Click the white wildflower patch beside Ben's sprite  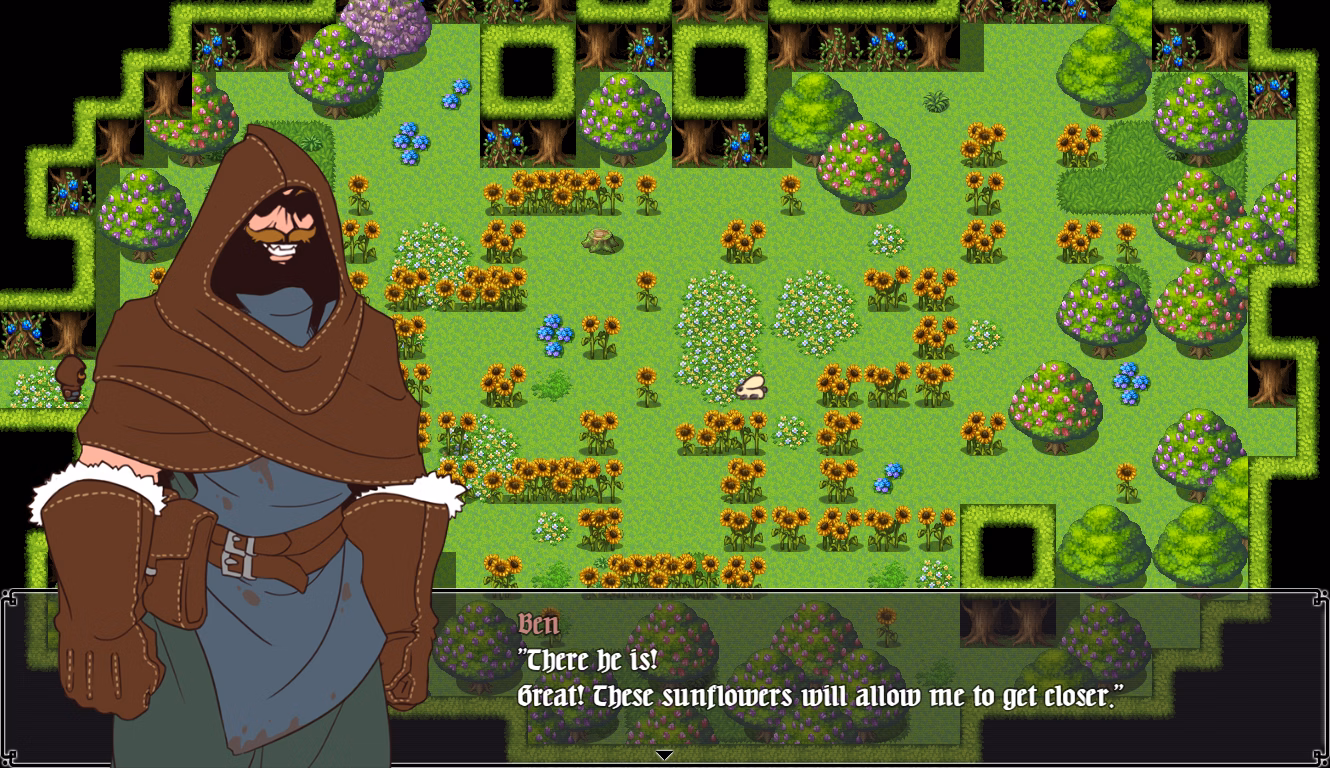coord(35,385)
